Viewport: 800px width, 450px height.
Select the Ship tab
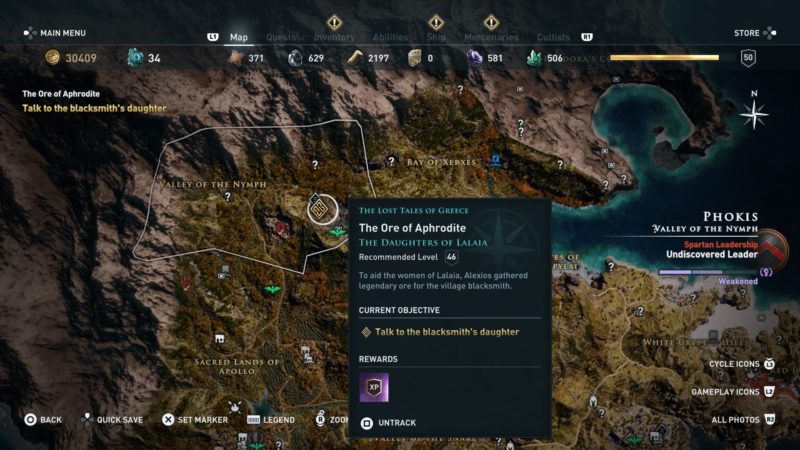point(436,38)
